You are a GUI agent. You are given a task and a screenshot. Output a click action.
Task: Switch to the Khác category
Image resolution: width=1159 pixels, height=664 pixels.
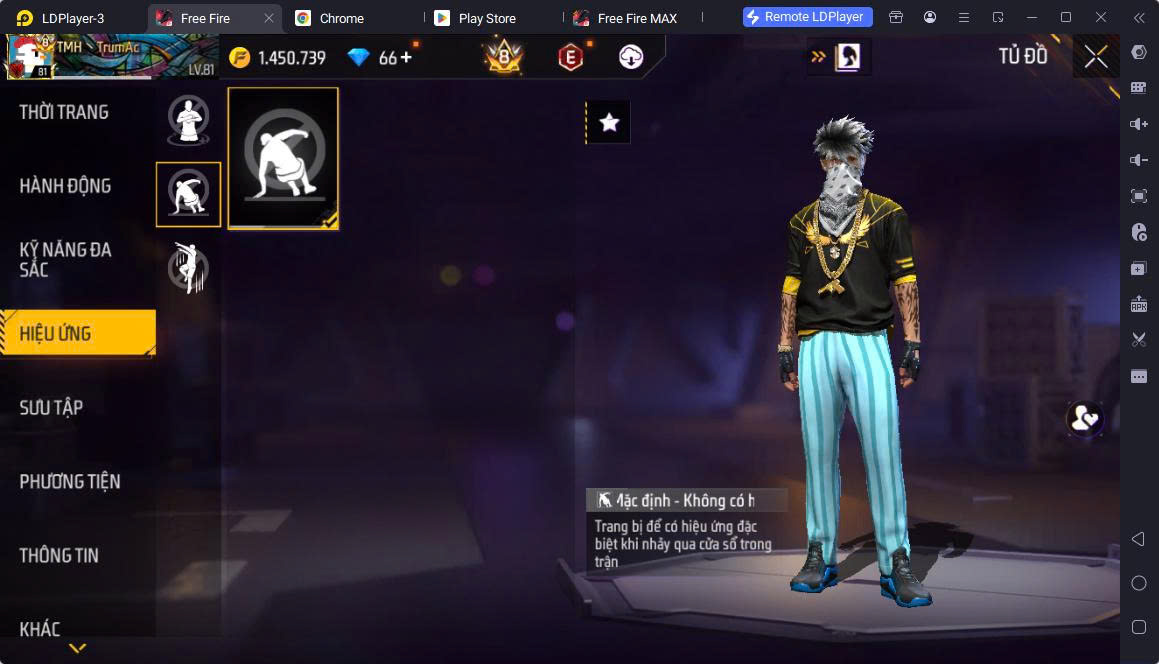coord(40,629)
